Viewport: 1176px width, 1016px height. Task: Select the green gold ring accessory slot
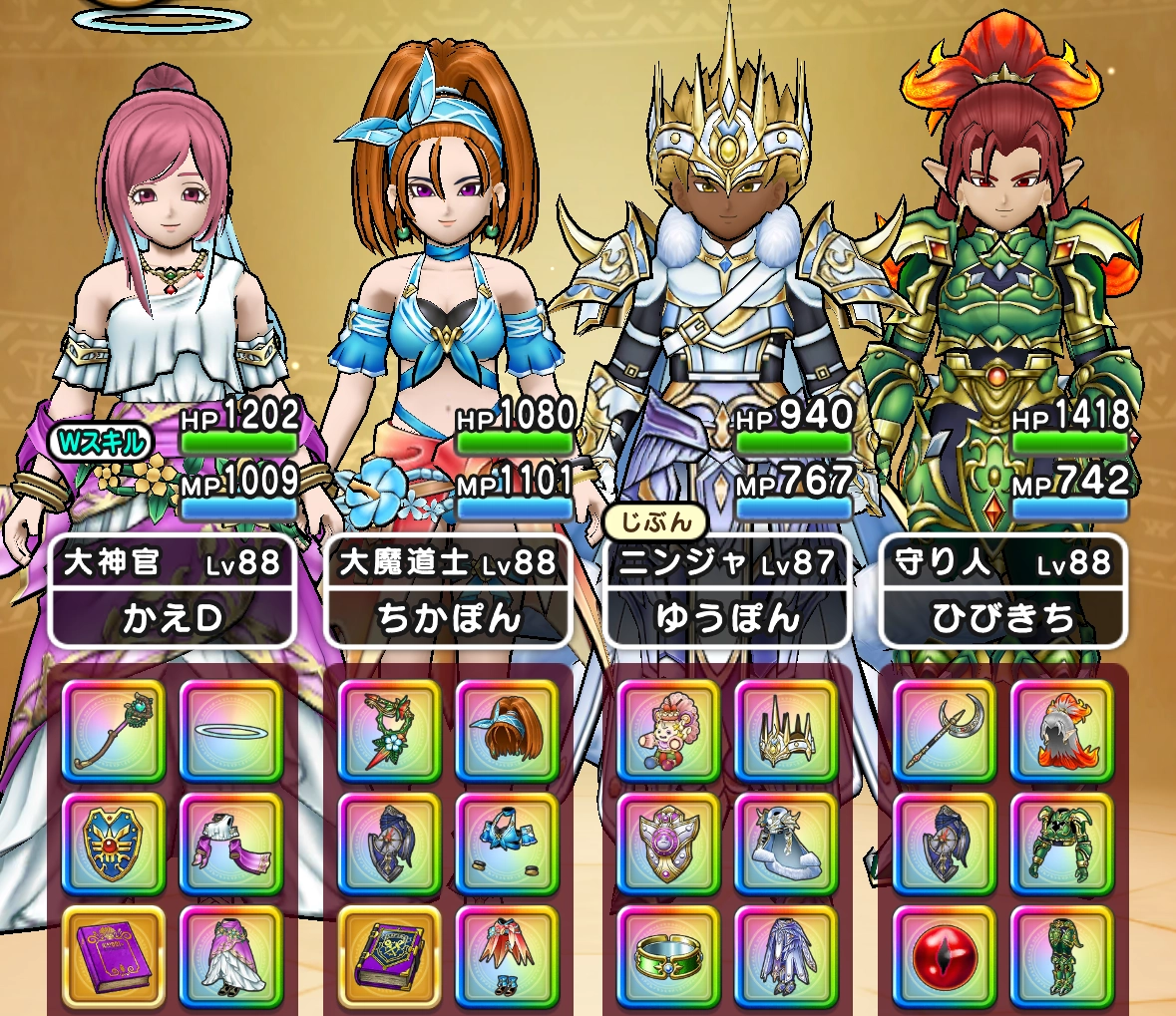(668, 955)
